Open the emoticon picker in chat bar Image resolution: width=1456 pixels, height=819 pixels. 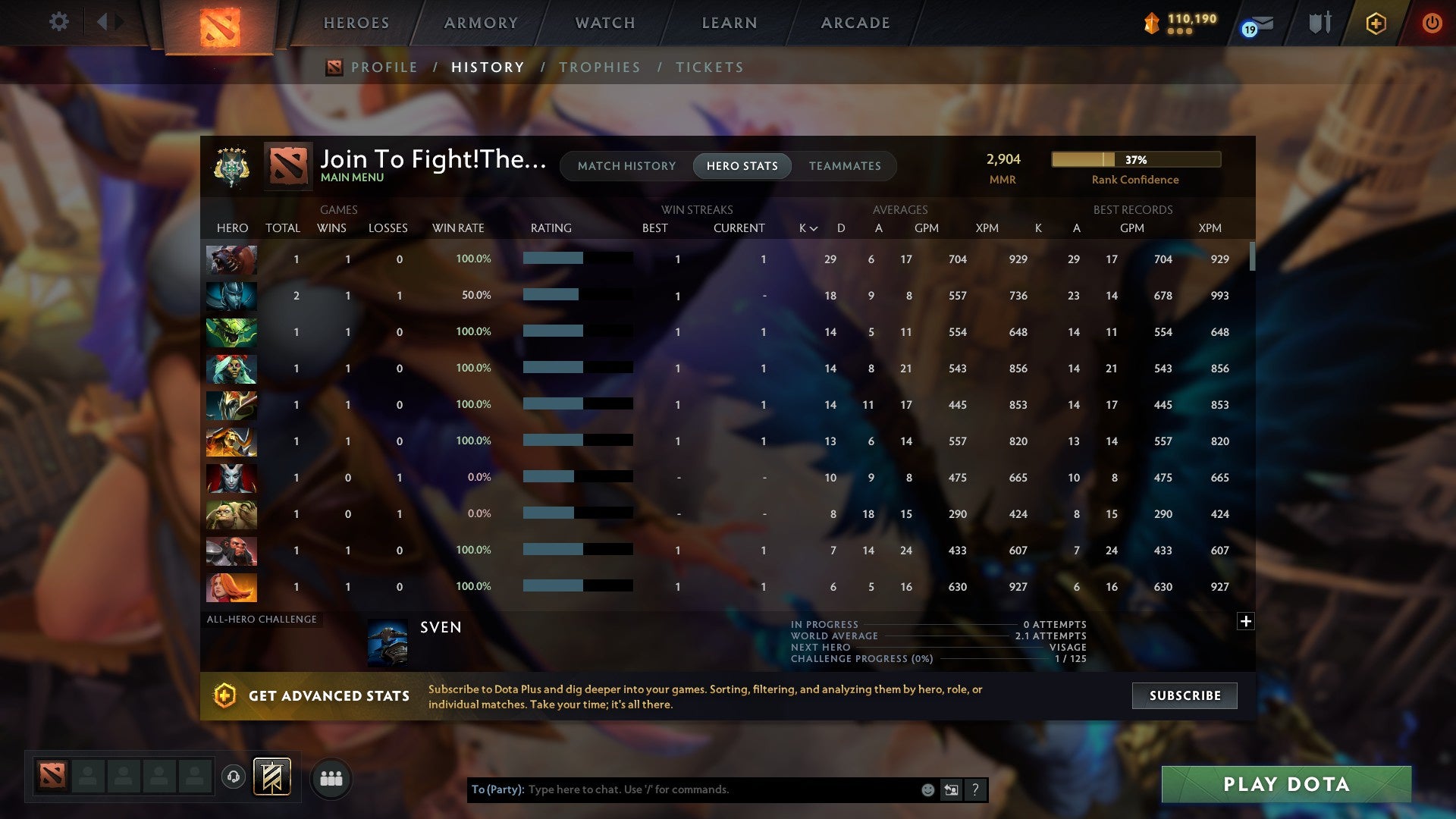927,789
